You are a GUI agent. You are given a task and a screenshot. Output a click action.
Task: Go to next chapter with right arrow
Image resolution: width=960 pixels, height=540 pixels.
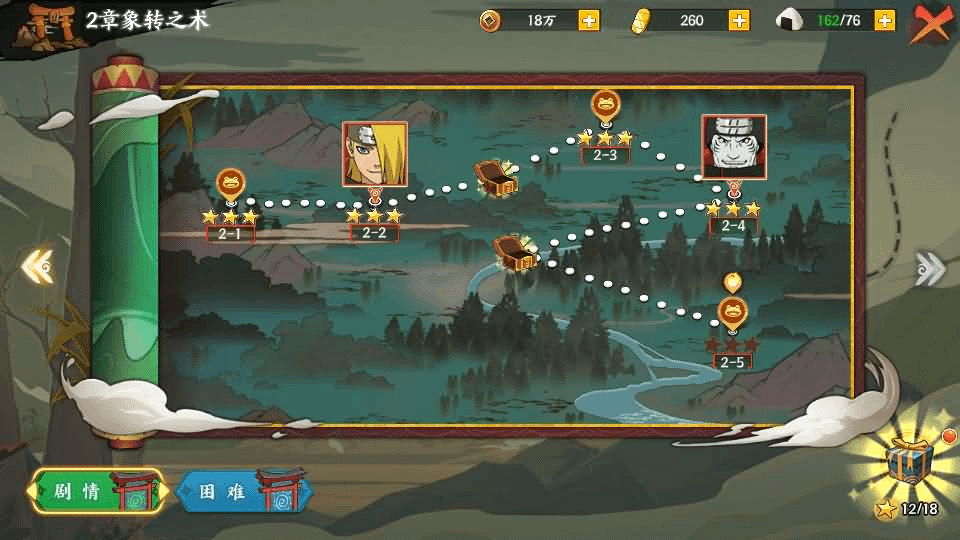[930, 267]
